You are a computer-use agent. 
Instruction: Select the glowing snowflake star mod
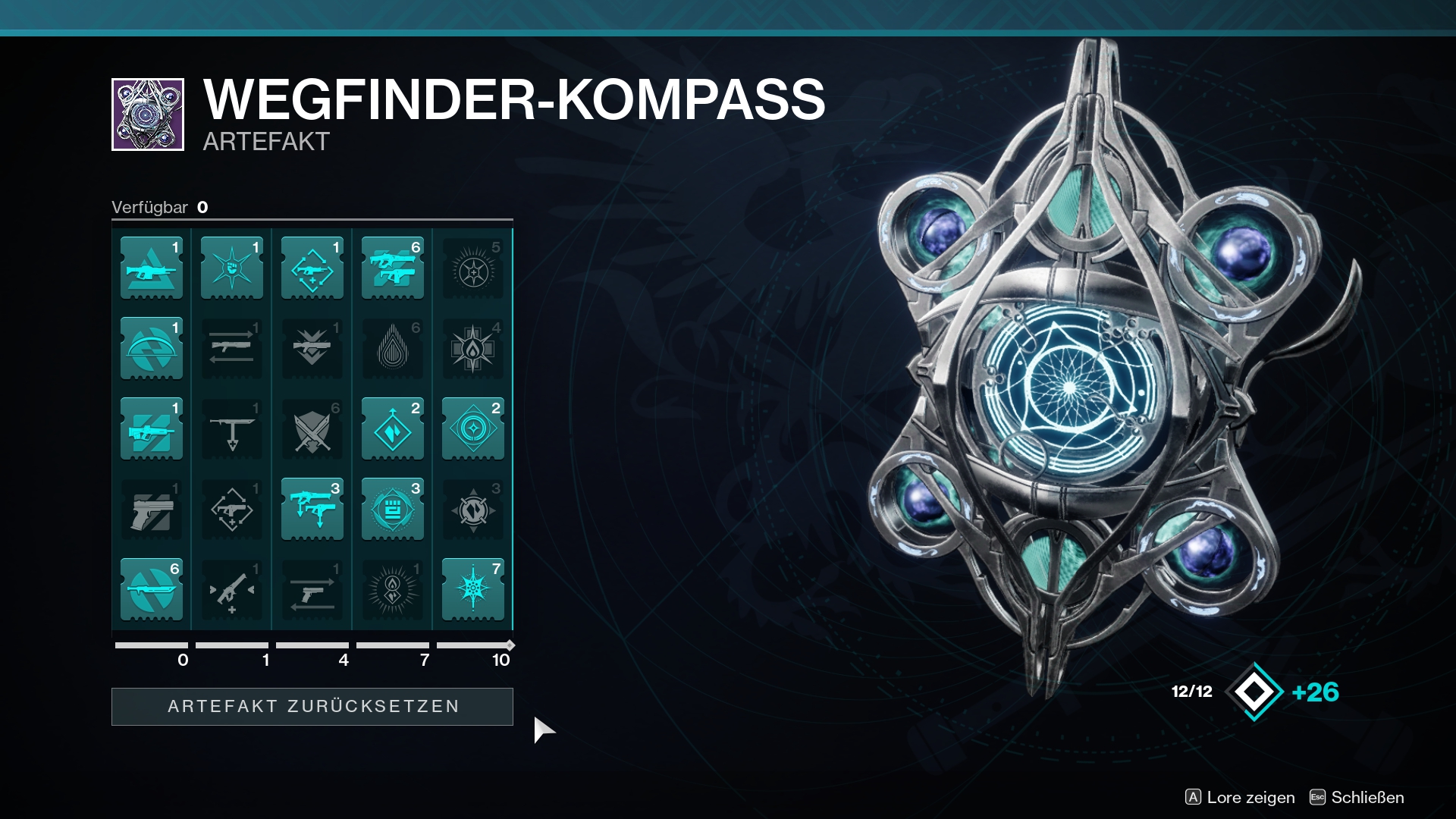point(473,590)
